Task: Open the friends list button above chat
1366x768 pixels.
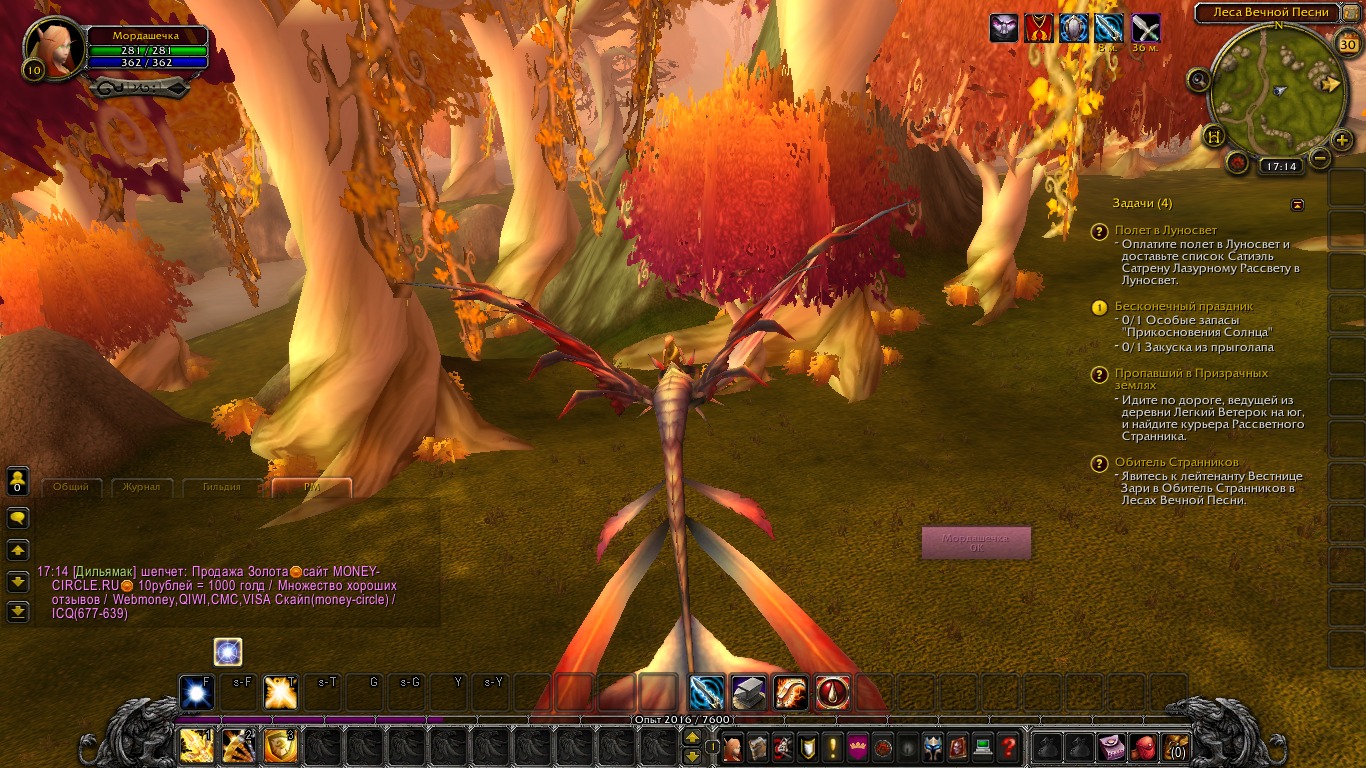Action: point(18,481)
